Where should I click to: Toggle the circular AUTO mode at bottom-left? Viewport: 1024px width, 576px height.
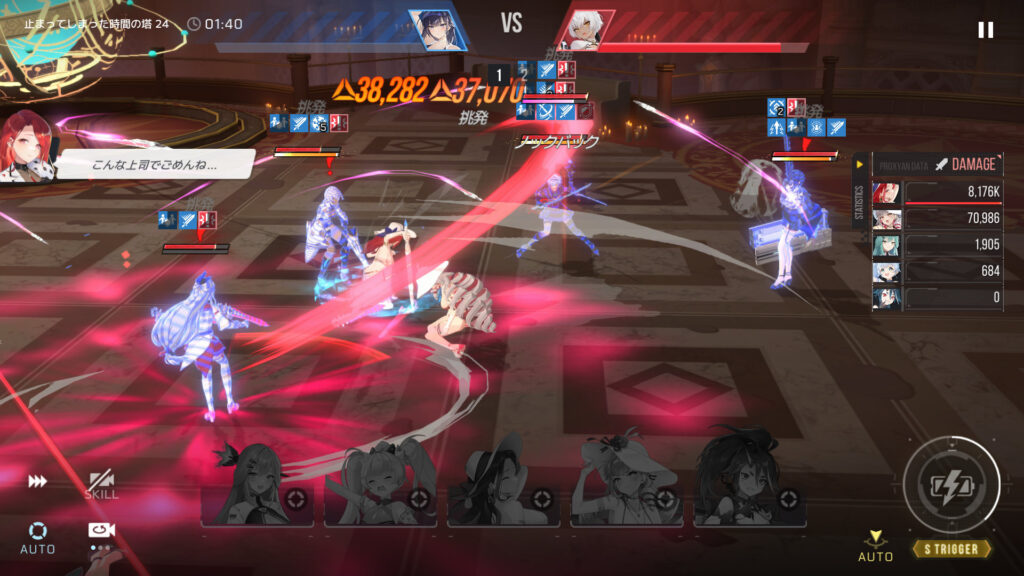37,536
